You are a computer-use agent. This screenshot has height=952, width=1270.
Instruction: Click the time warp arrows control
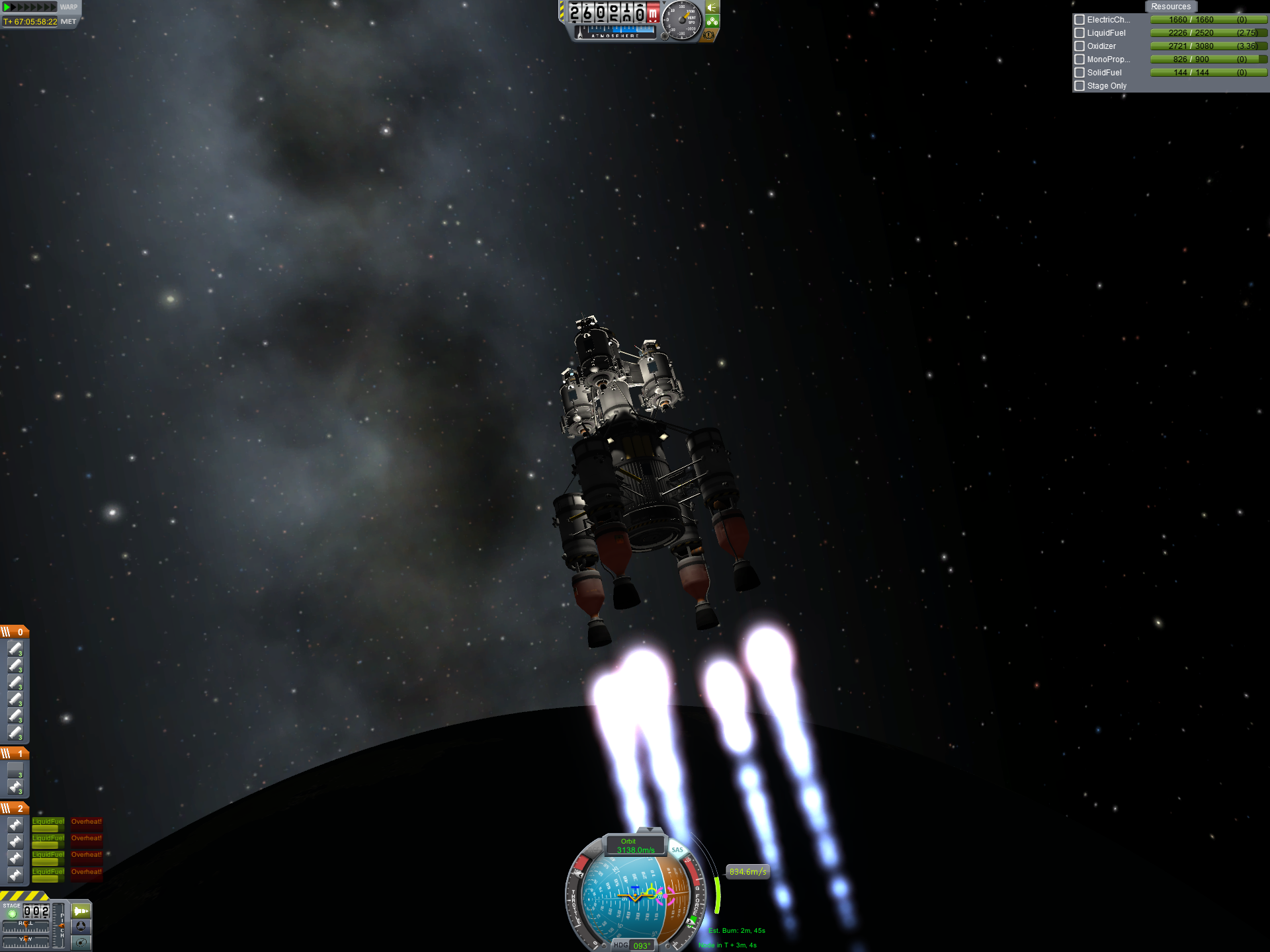point(30,7)
